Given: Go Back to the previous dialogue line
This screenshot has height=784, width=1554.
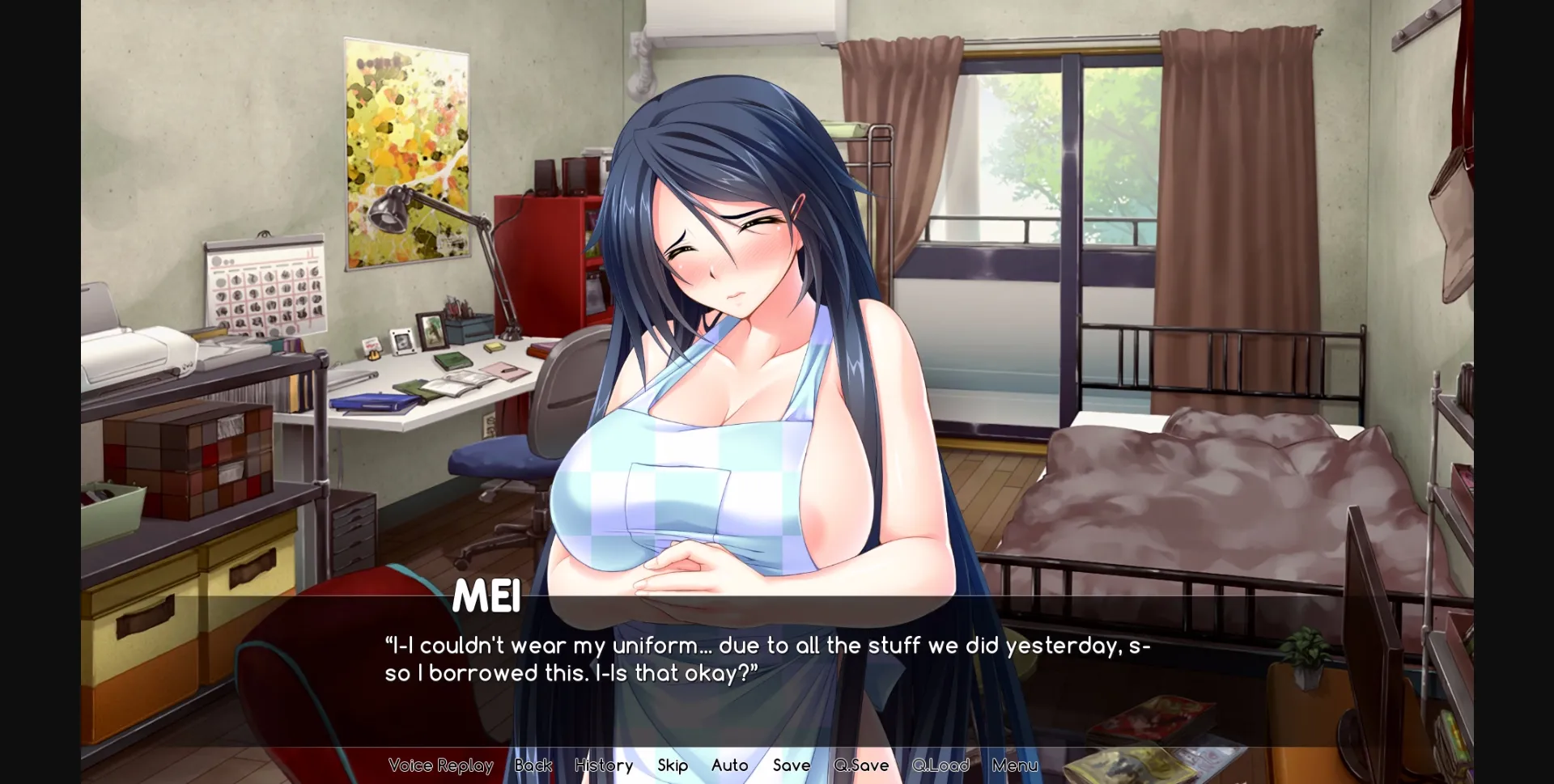Looking at the screenshot, I should pyautogui.click(x=533, y=765).
